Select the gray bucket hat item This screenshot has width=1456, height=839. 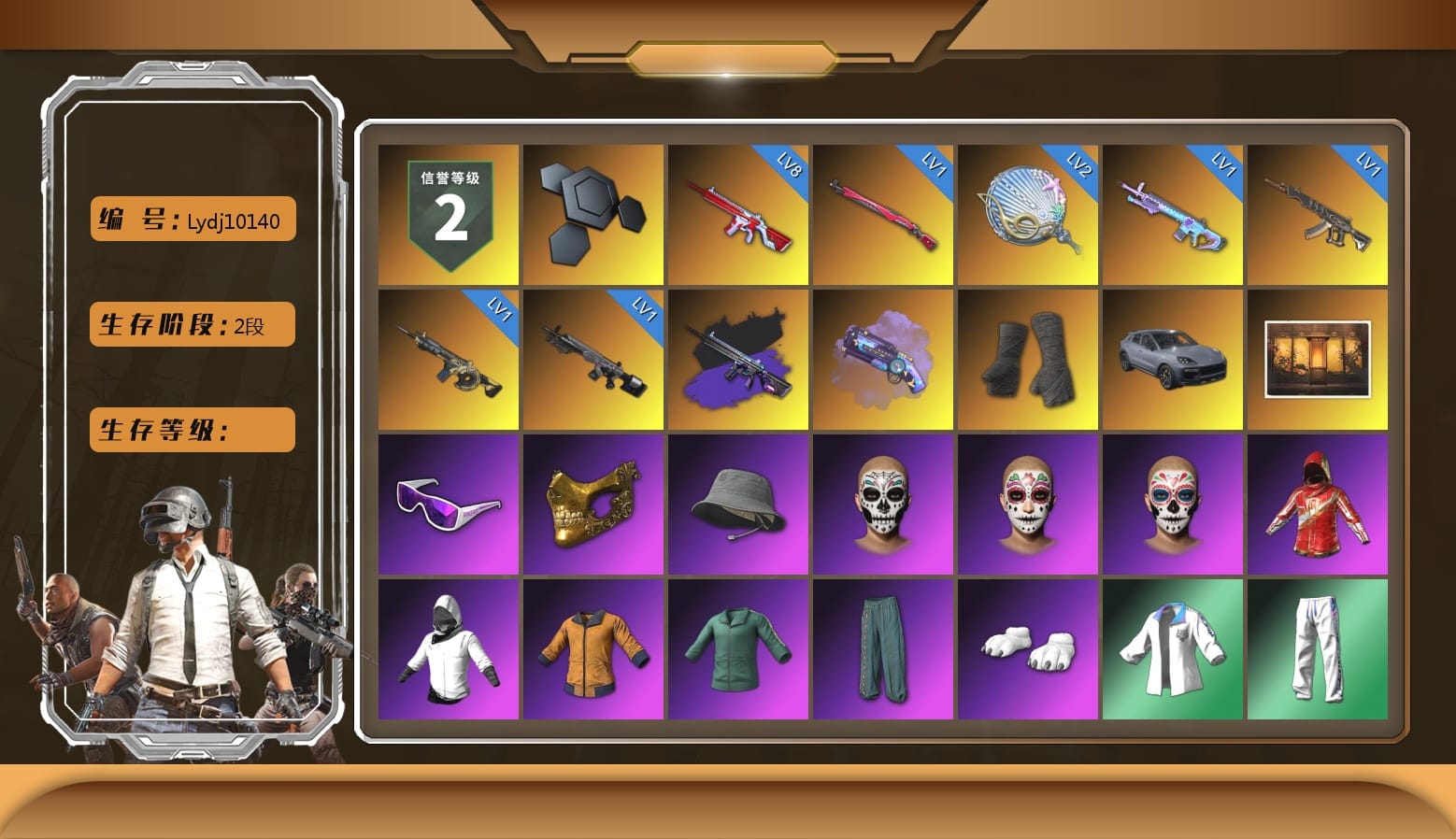pyautogui.click(x=737, y=503)
